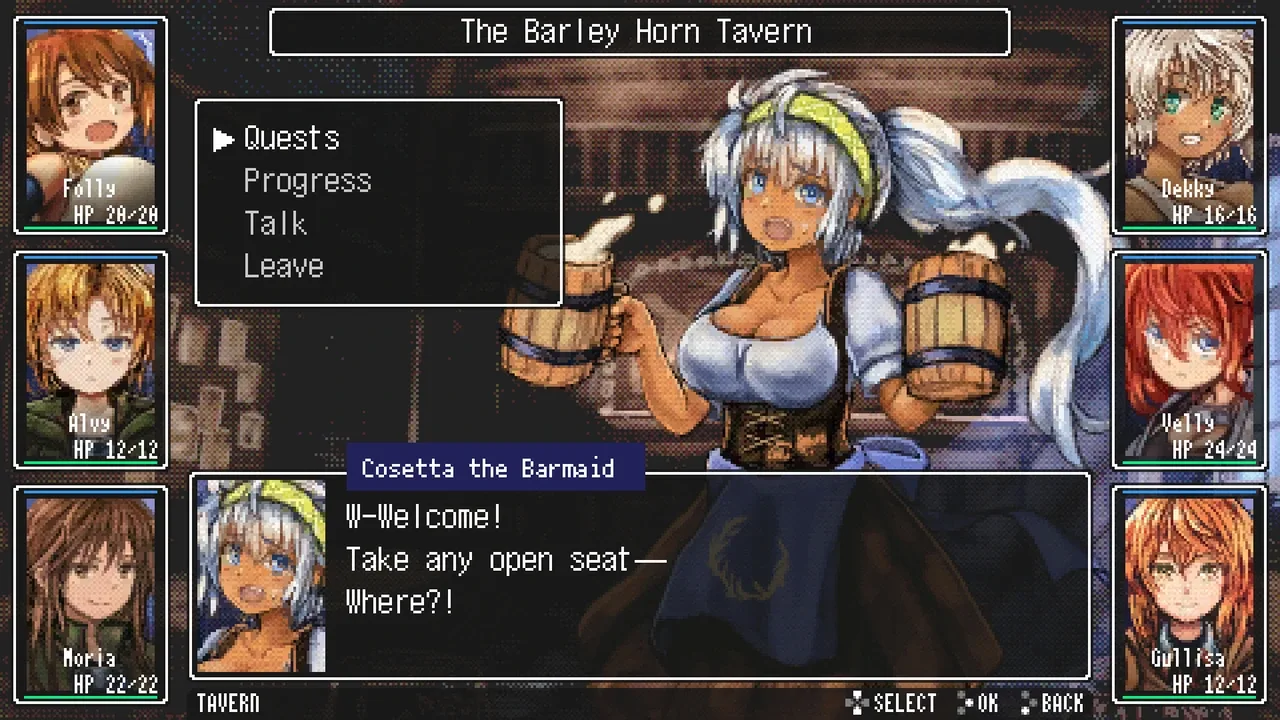Select Folly's party portrait
The width and height of the screenshot is (1280, 720).
[x=91, y=125]
